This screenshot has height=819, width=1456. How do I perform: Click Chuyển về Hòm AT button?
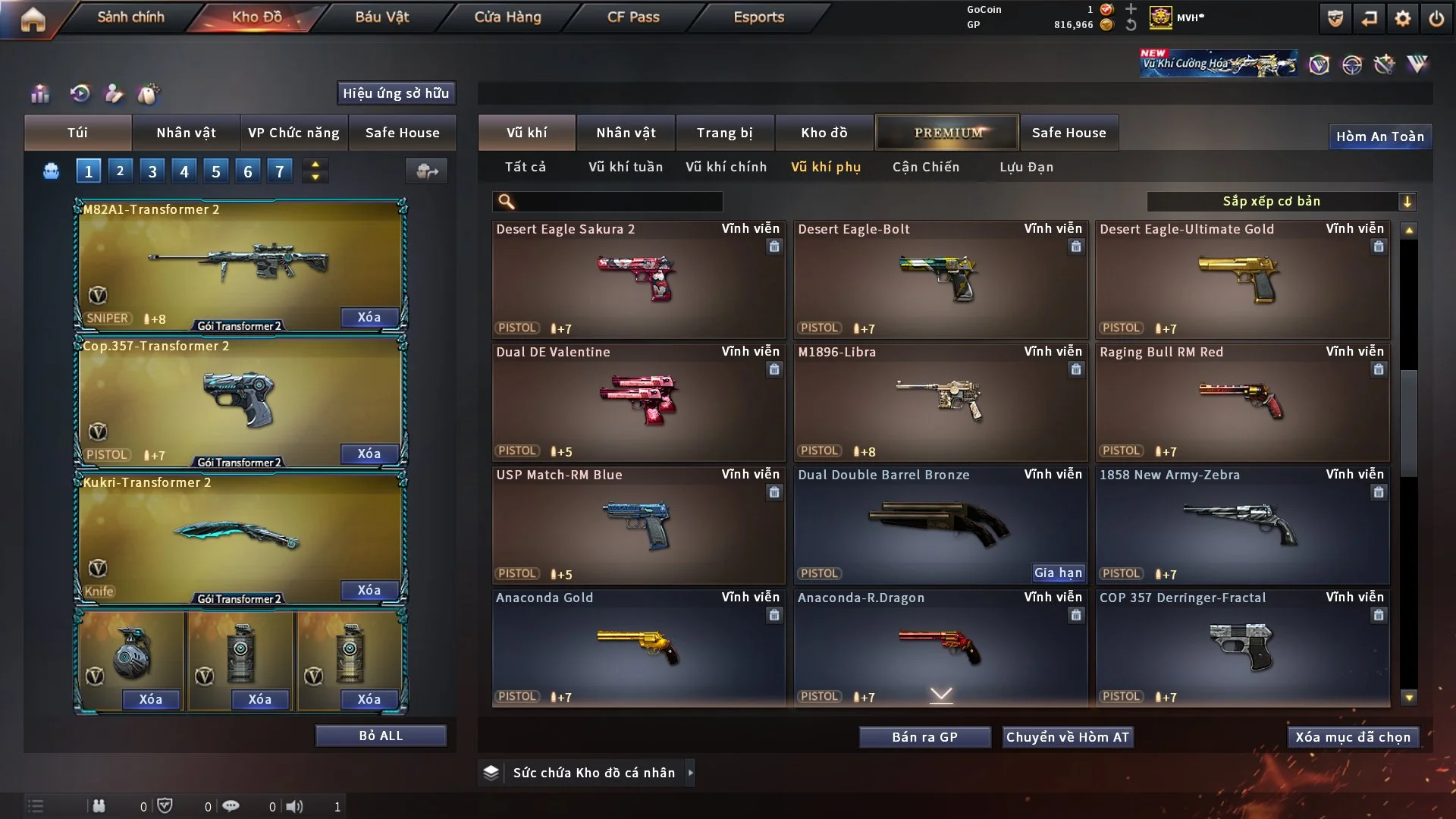point(1068,737)
